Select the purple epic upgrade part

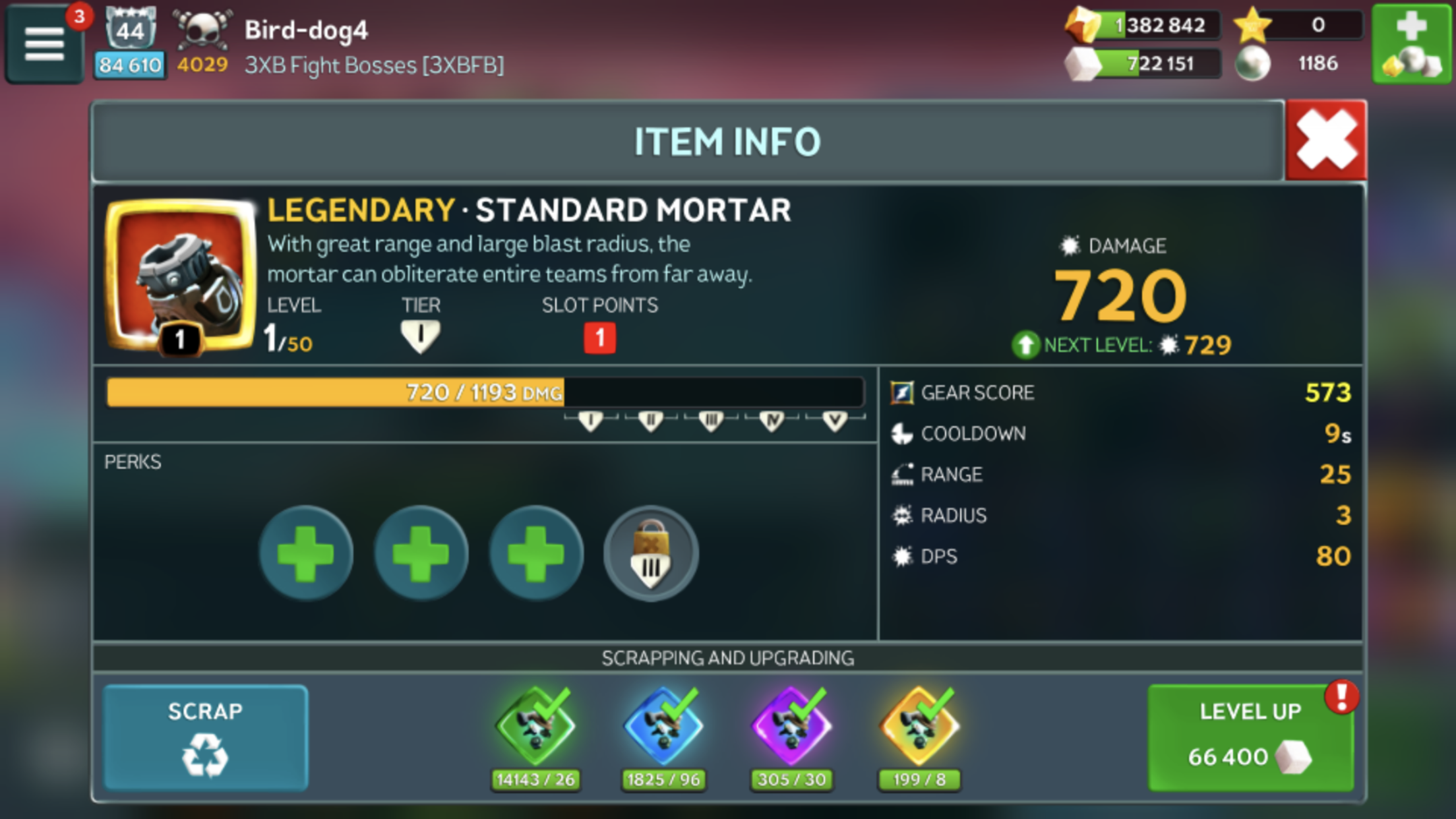coord(791,727)
